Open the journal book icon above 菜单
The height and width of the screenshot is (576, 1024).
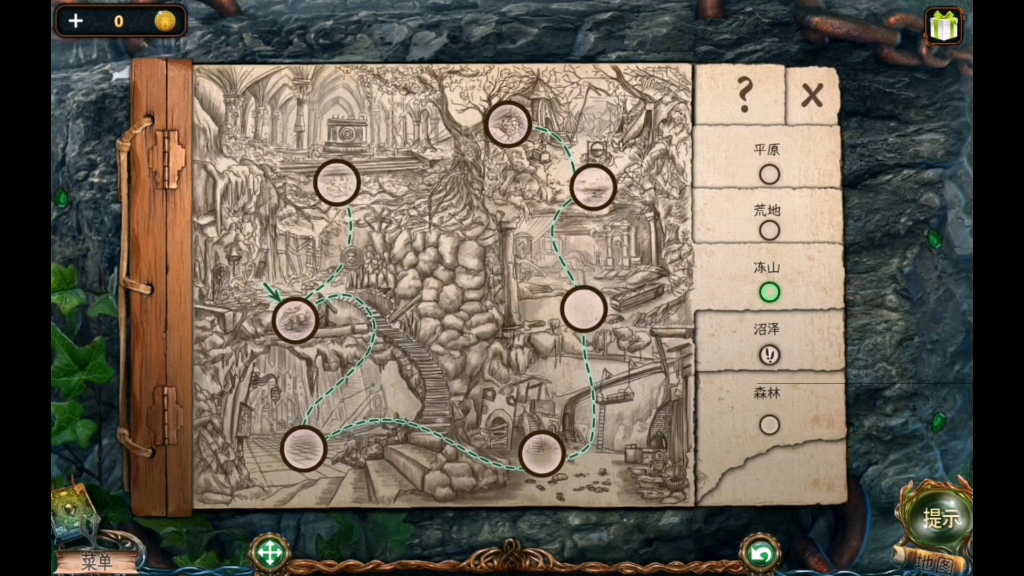pos(73,512)
